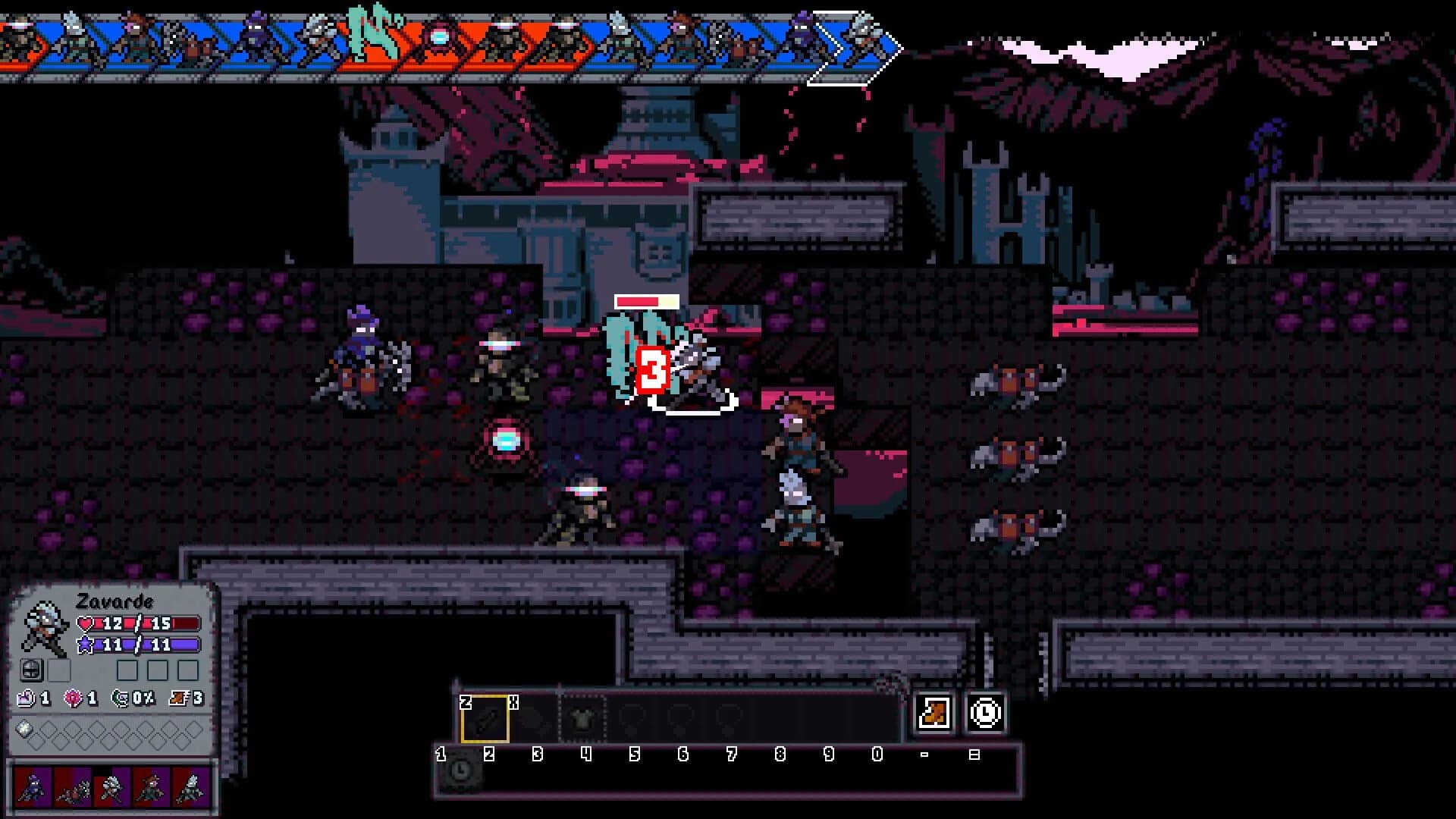The height and width of the screenshot is (819, 1456).
Task: Select the knife in the Z weapon slot
Action: (x=486, y=718)
